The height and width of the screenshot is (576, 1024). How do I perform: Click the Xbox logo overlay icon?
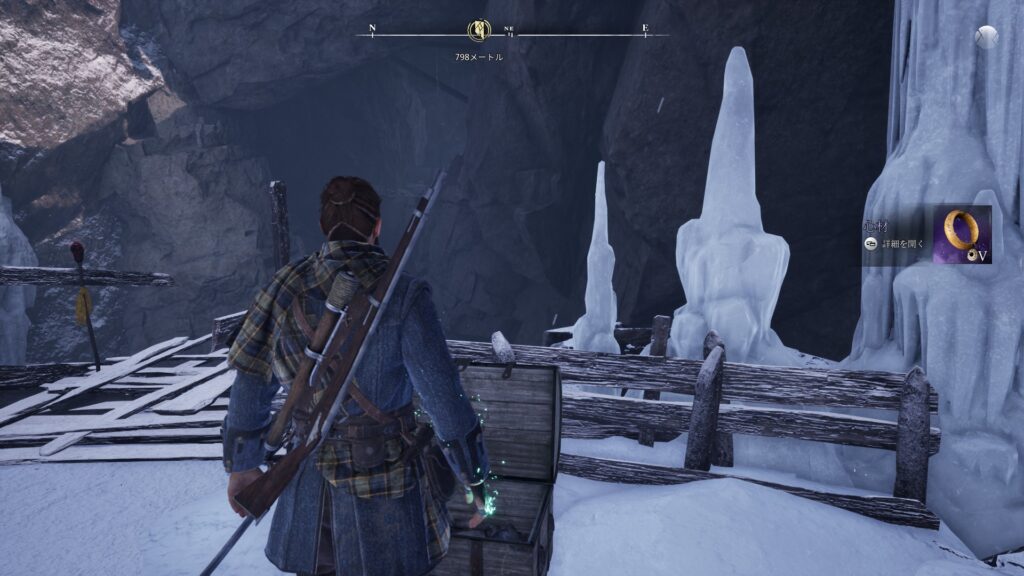tap(987, 37)
